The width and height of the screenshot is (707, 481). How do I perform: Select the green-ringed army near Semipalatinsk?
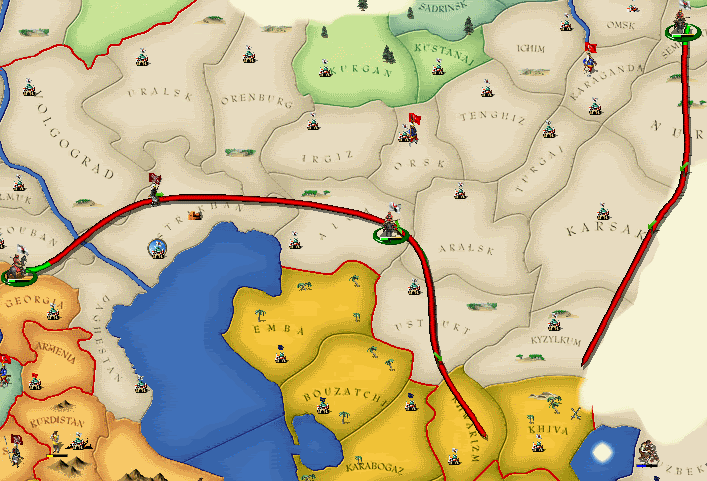pyautogui.click(x=681, y=24)
